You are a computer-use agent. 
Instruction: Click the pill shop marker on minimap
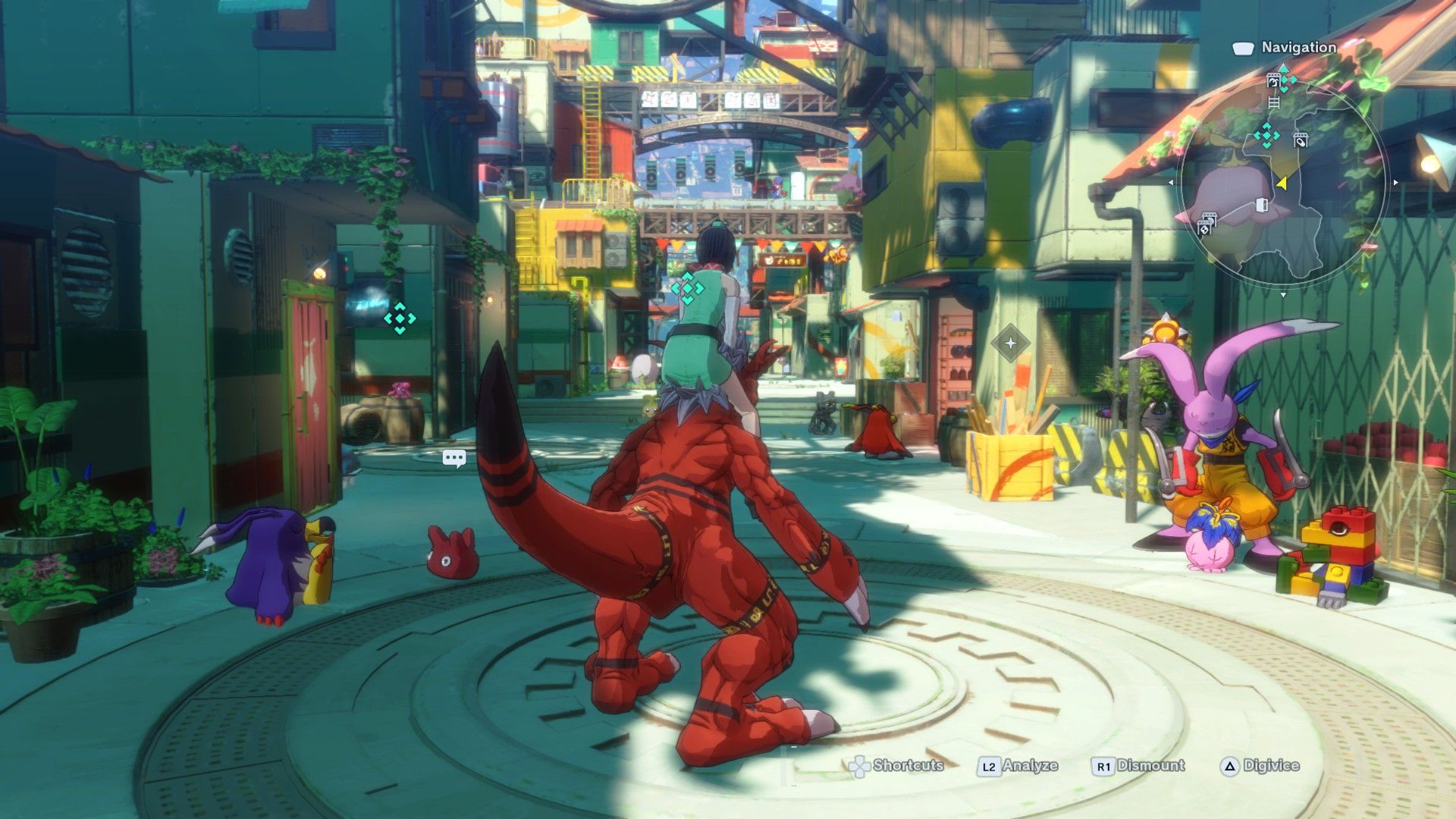click(x=1301, y=140)
